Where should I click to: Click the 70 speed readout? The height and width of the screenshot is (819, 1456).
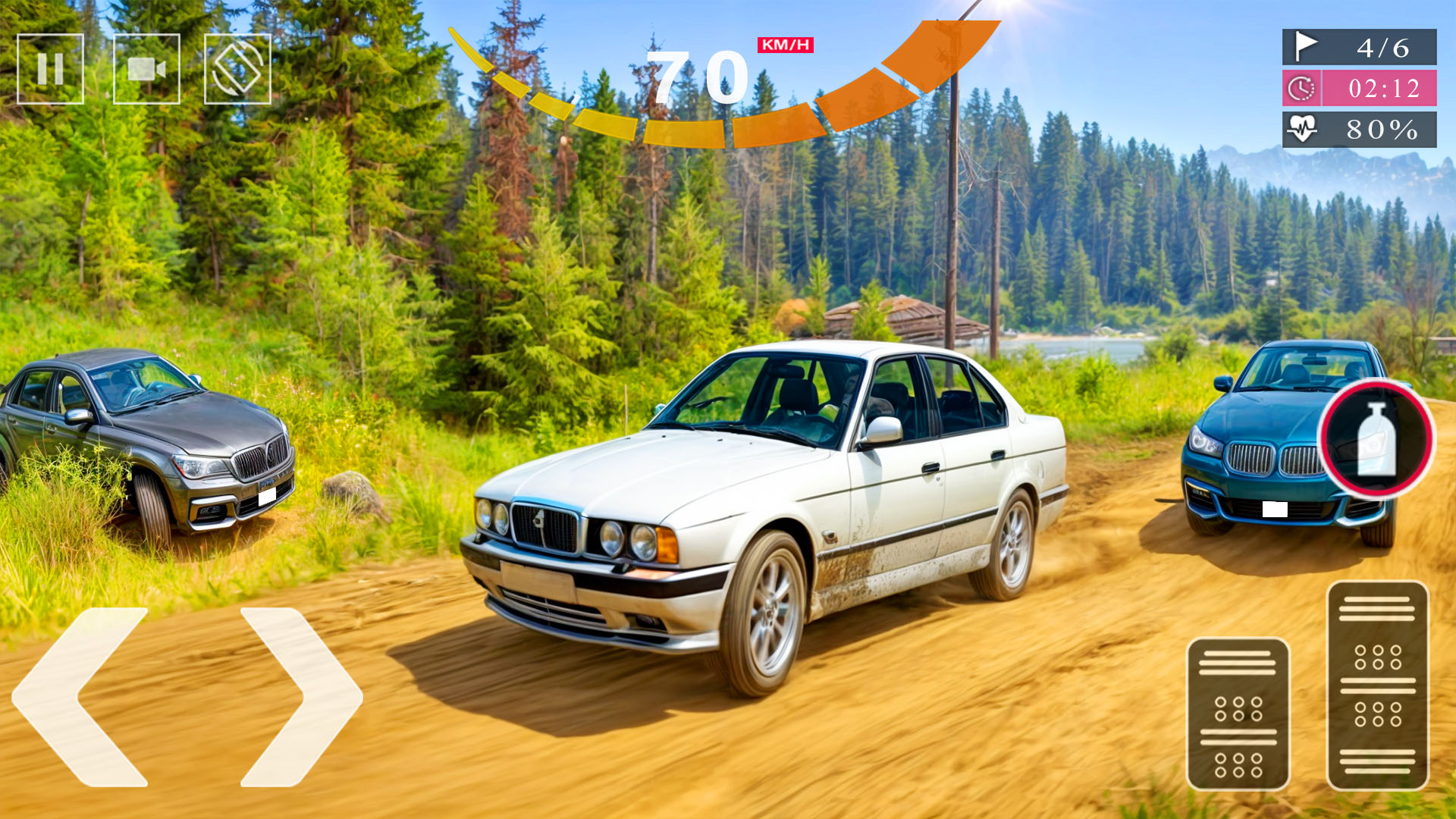pyautogui.click(x=698, y=76)
